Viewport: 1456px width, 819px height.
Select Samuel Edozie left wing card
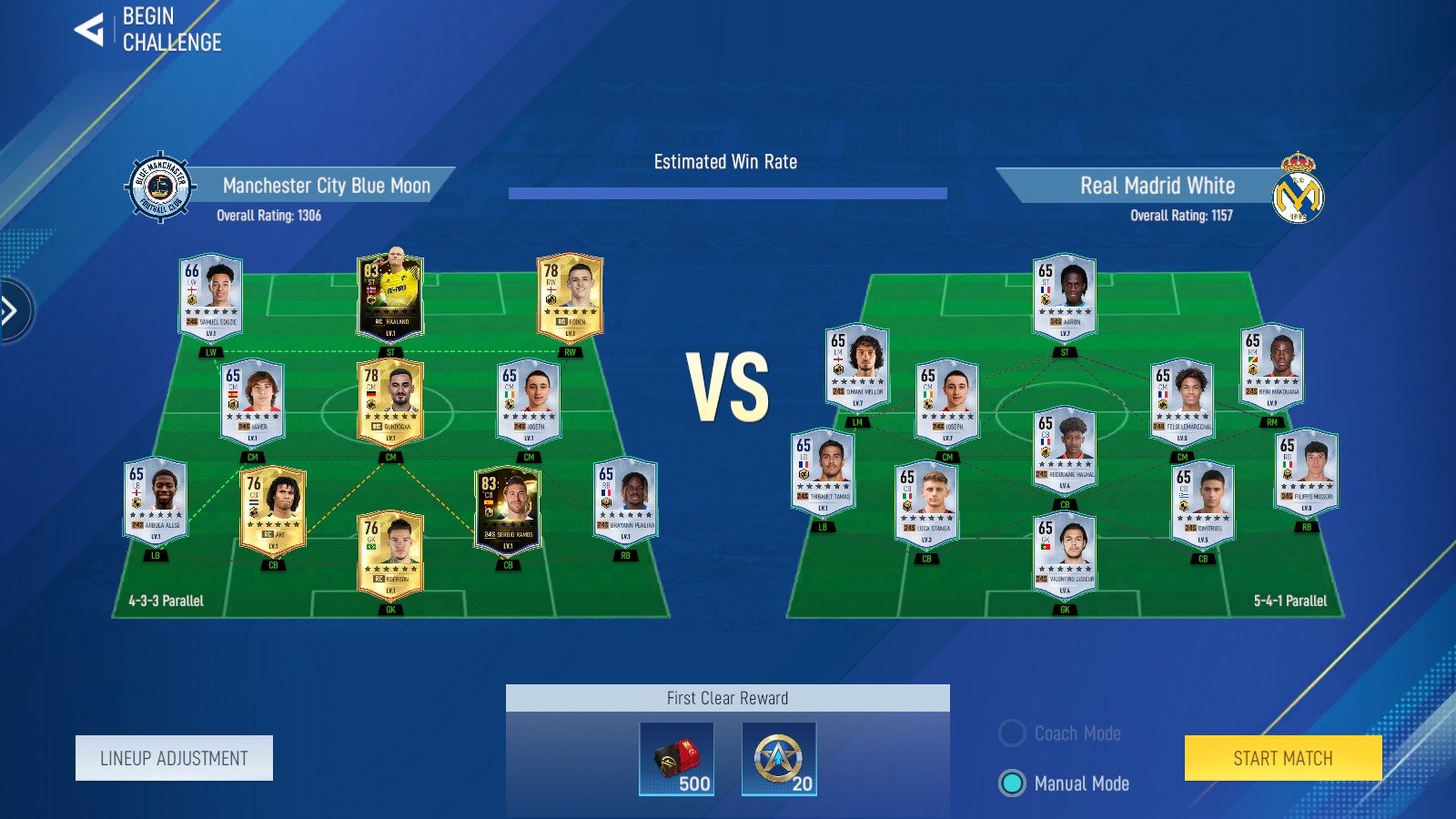coord(211,296)
